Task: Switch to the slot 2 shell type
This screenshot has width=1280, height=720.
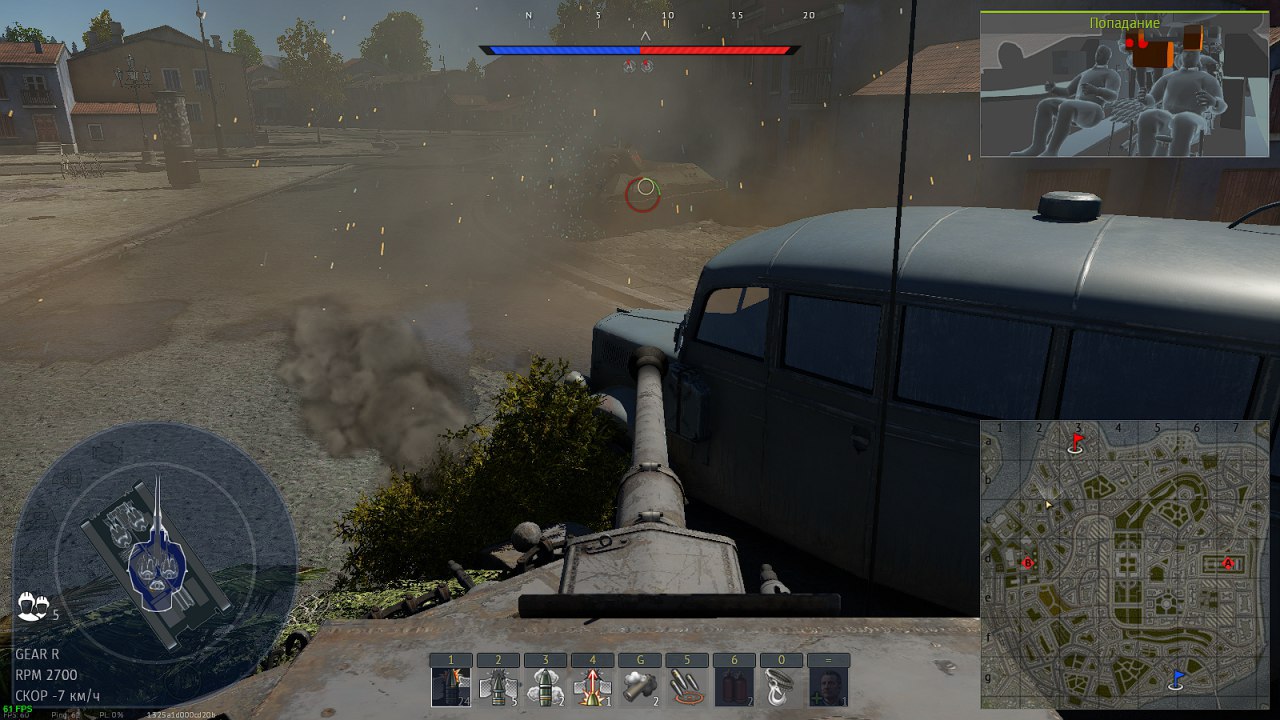Action: (x=497, y=687)
